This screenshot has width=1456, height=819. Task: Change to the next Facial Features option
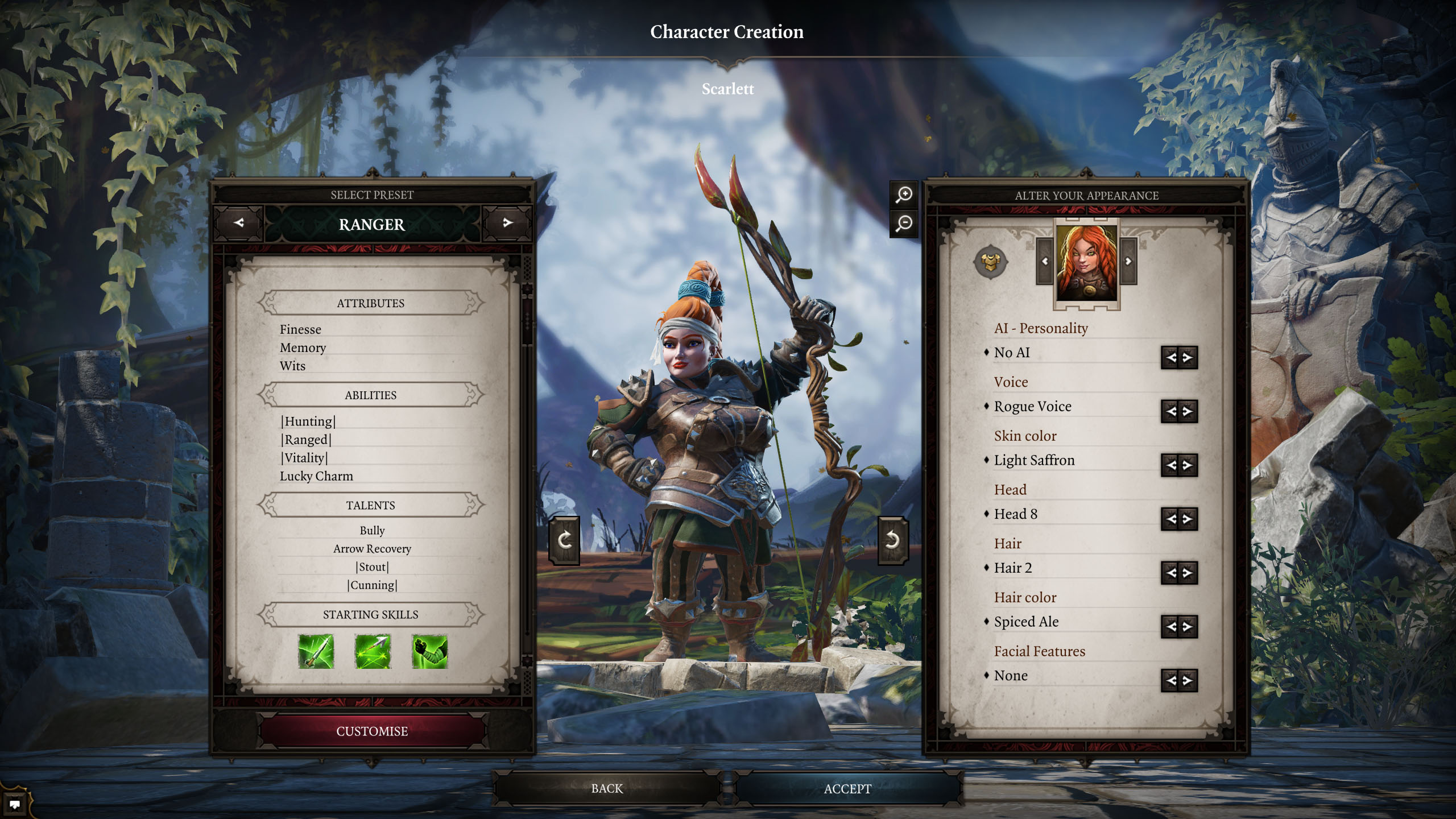(x=1188, y=680)
